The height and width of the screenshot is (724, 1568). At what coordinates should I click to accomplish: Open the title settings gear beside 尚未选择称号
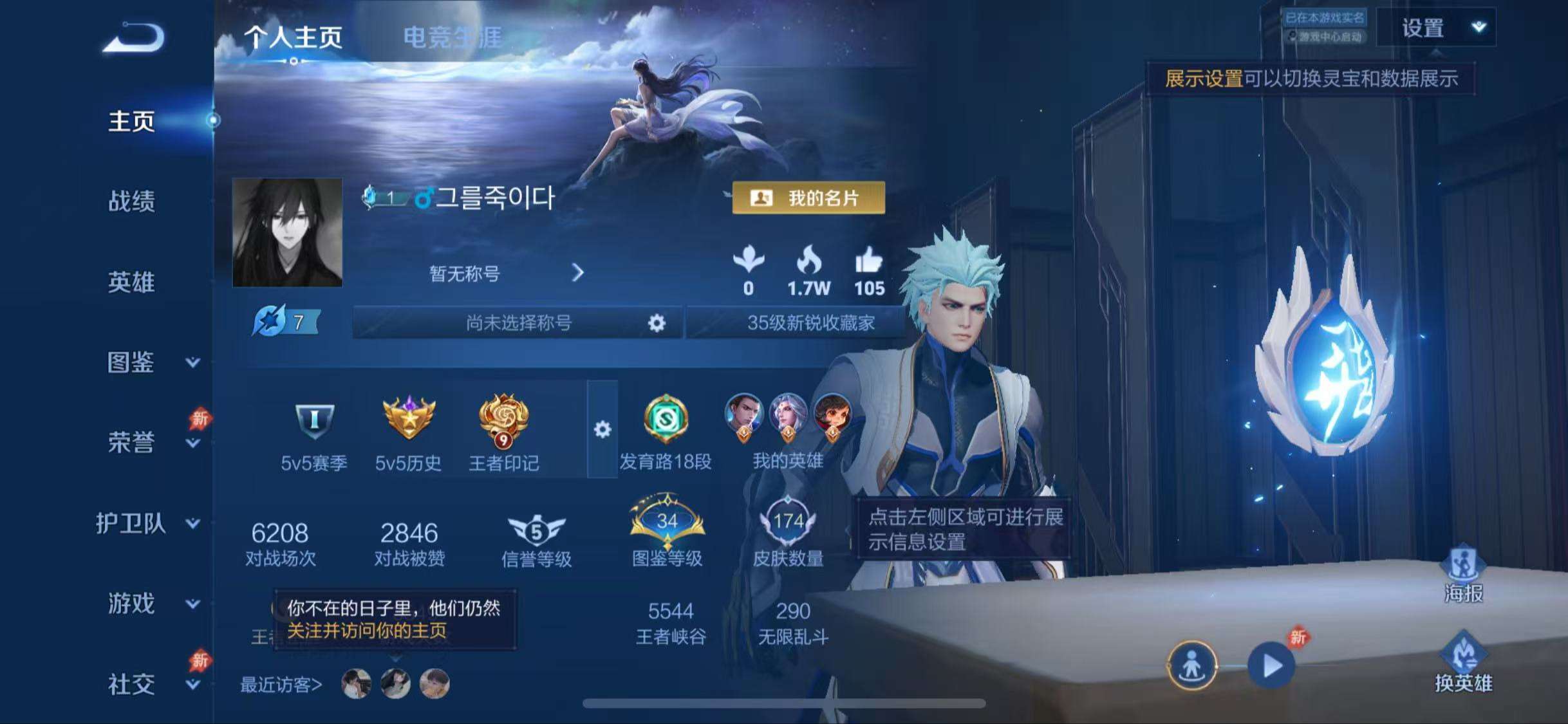pyautogui.click(x=657, y=322)
